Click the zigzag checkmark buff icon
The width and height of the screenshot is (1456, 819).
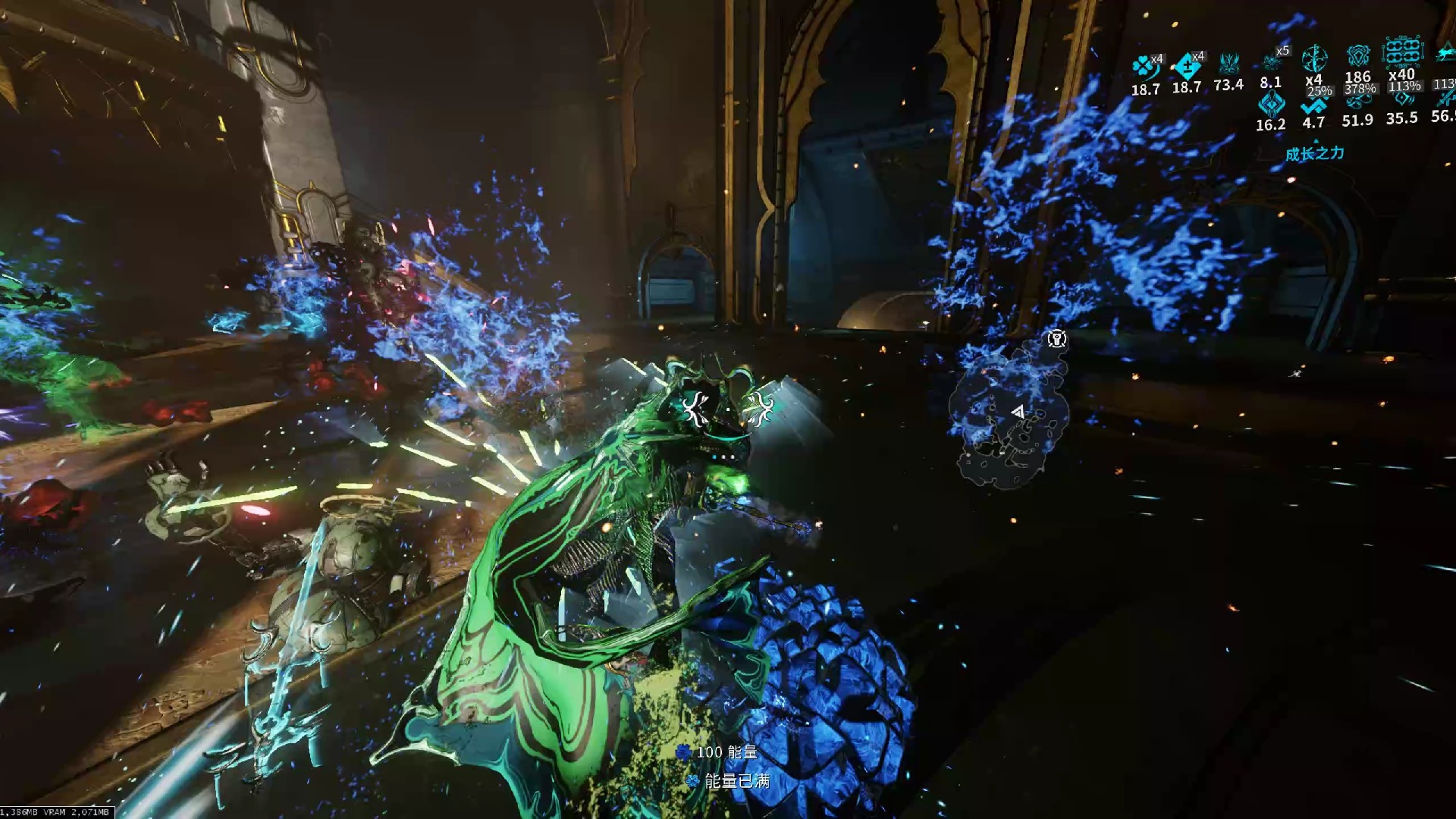coord(1313,105)
